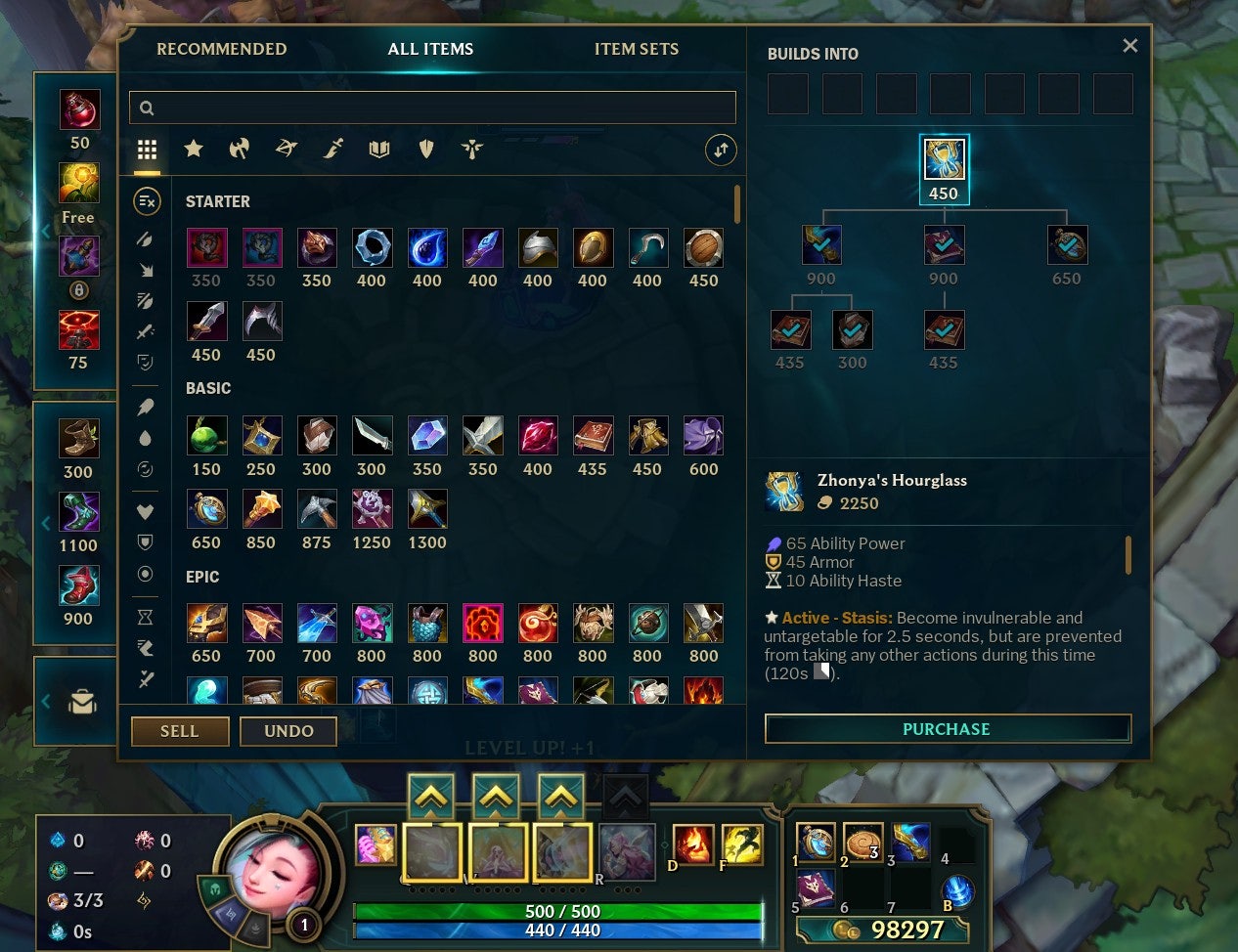This screenshot has height=952, width=1238.
Task: Close the item shop window
Action: [x=1129, y=46]
